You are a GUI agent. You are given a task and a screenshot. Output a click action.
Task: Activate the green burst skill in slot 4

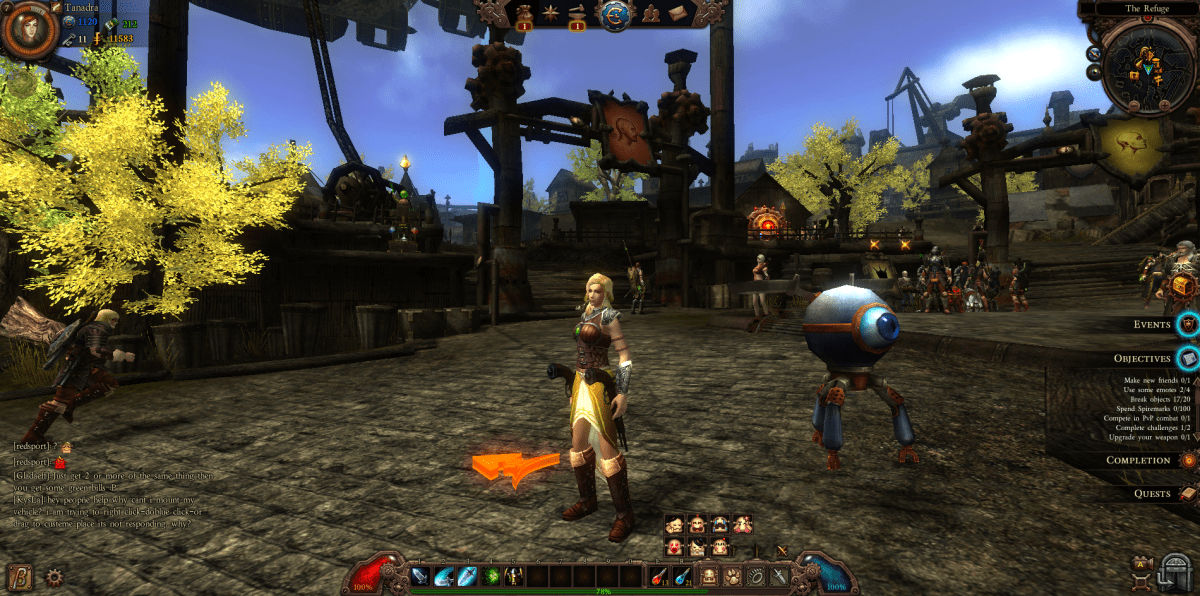point(492,576)
